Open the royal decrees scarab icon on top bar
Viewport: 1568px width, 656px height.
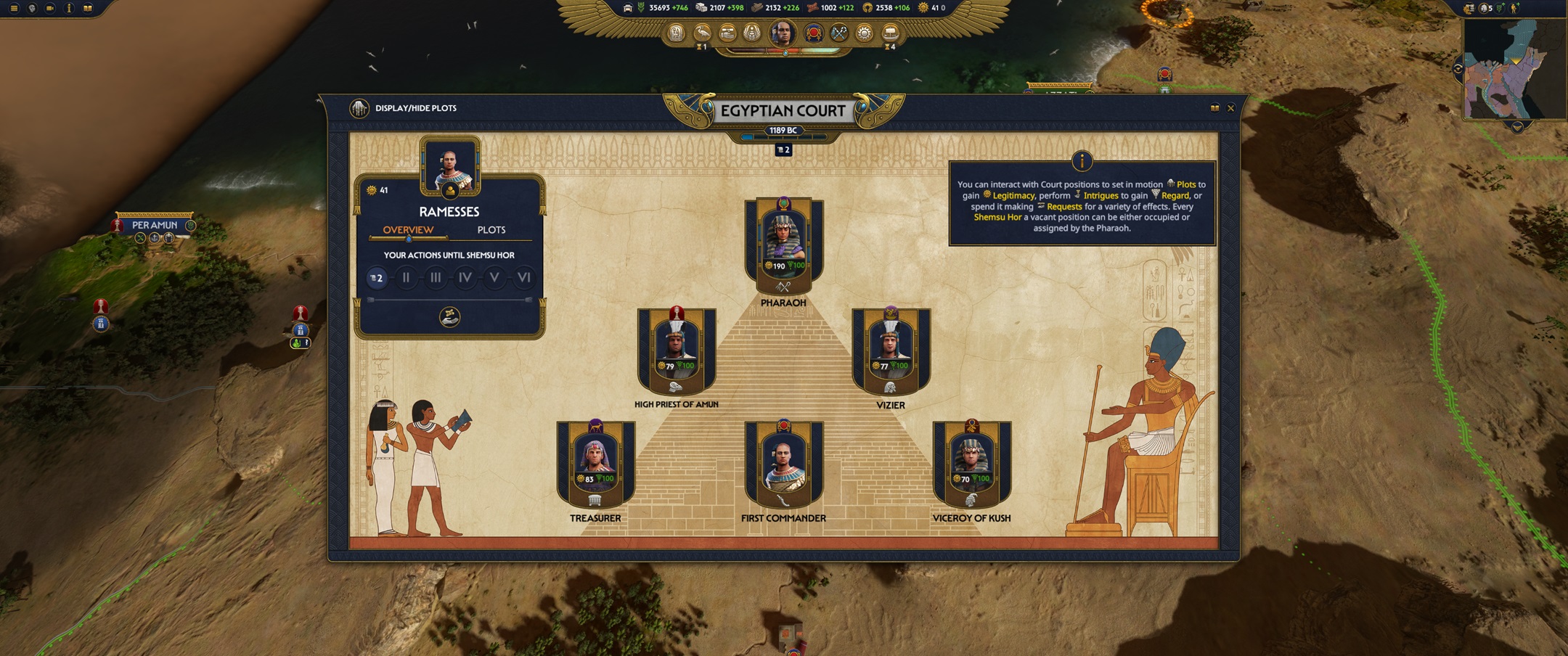point(751,33)
